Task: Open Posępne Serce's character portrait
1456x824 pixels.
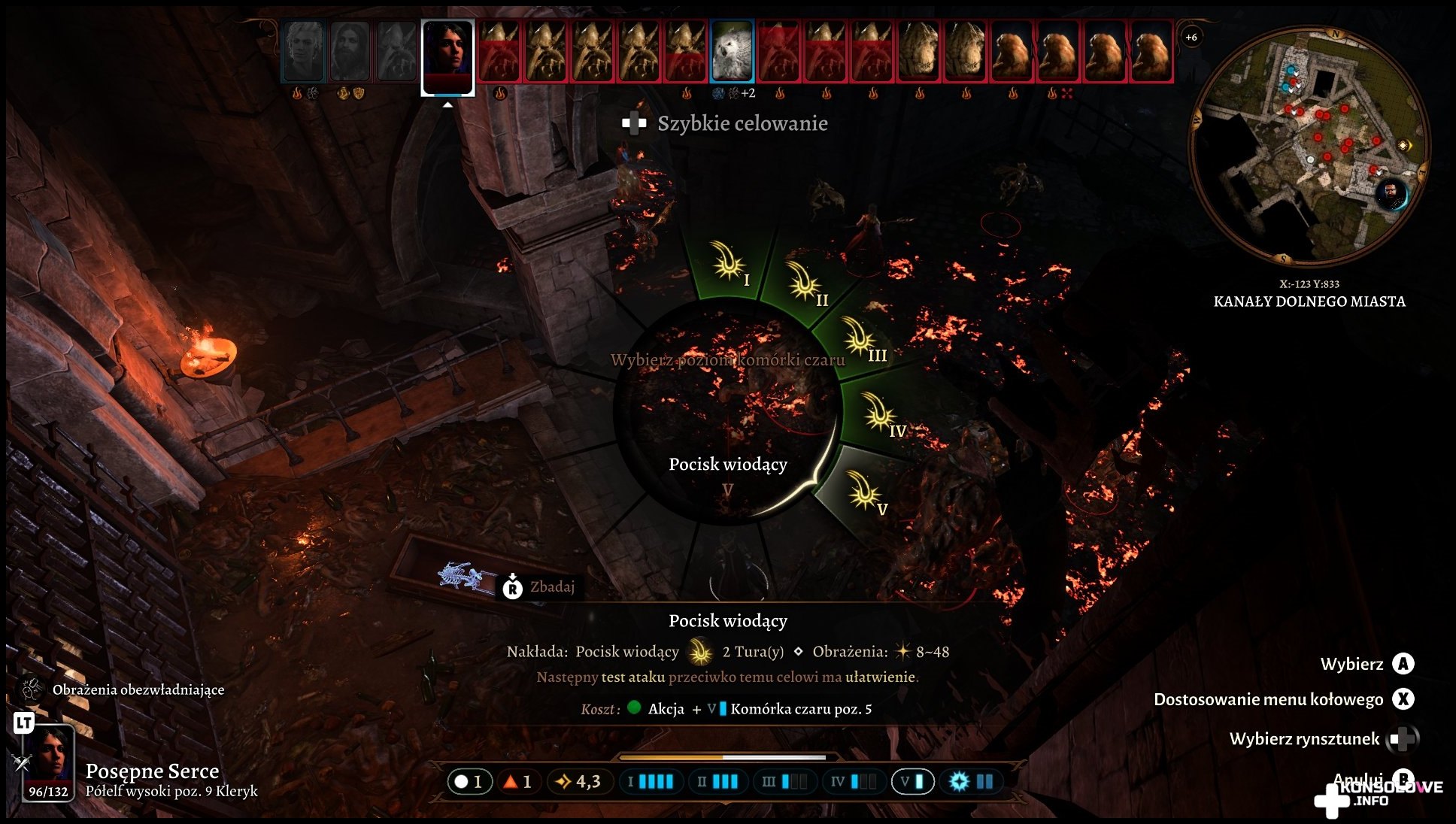Action: pos(50,761)
